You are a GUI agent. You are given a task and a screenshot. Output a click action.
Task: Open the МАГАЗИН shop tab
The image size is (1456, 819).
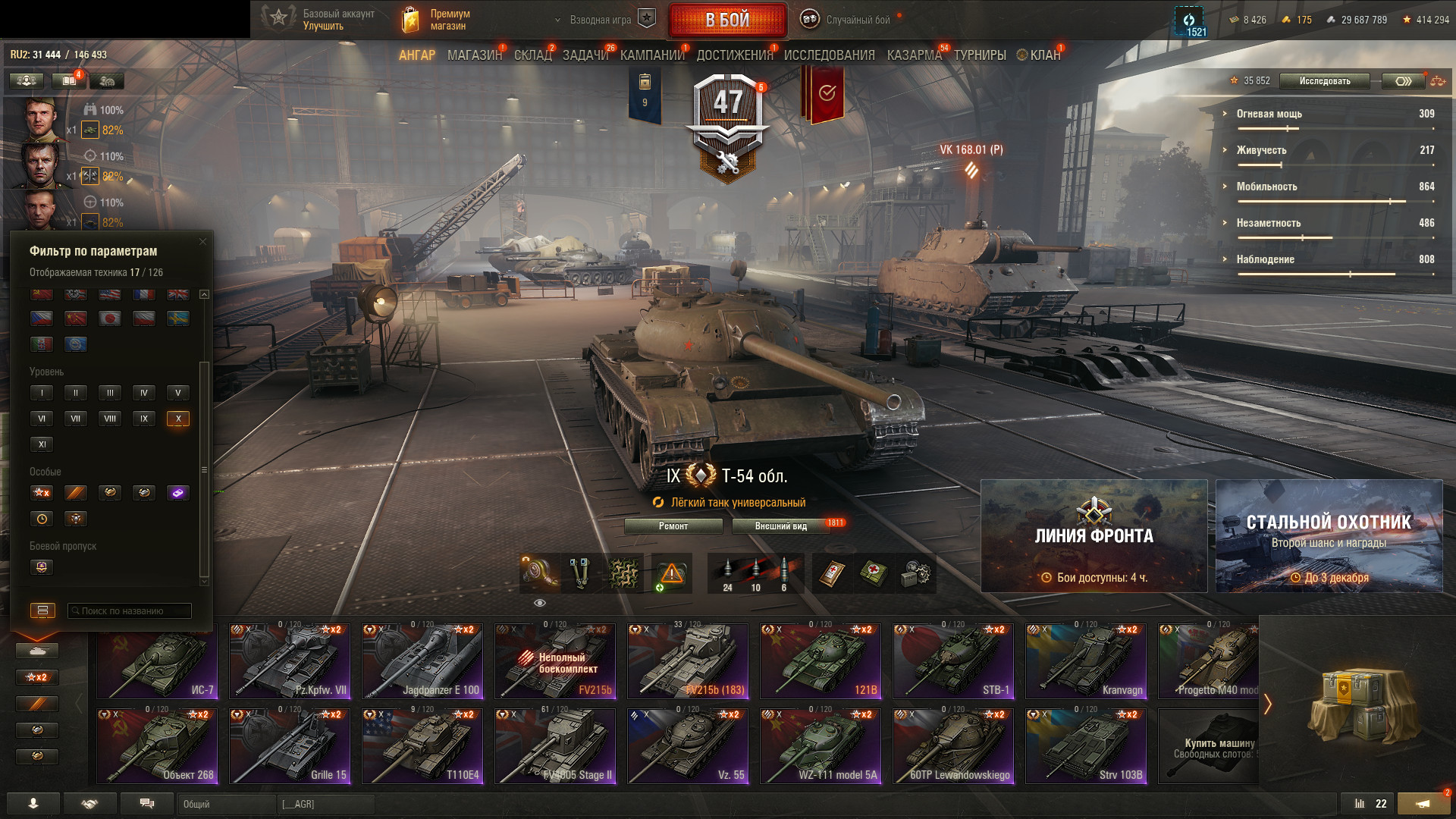click(x=474, y=55)
